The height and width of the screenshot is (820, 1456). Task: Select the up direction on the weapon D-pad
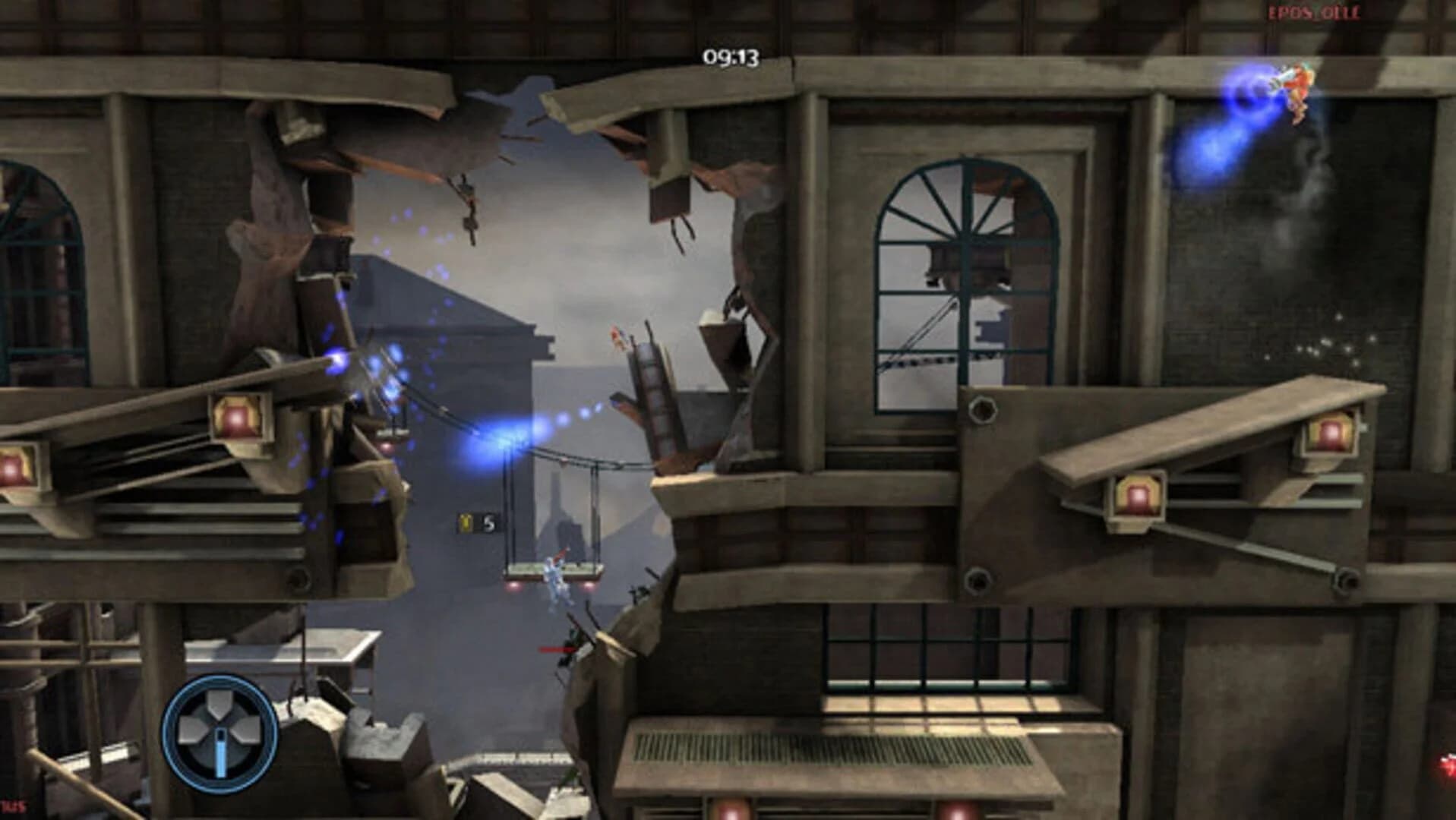(218, 702)
